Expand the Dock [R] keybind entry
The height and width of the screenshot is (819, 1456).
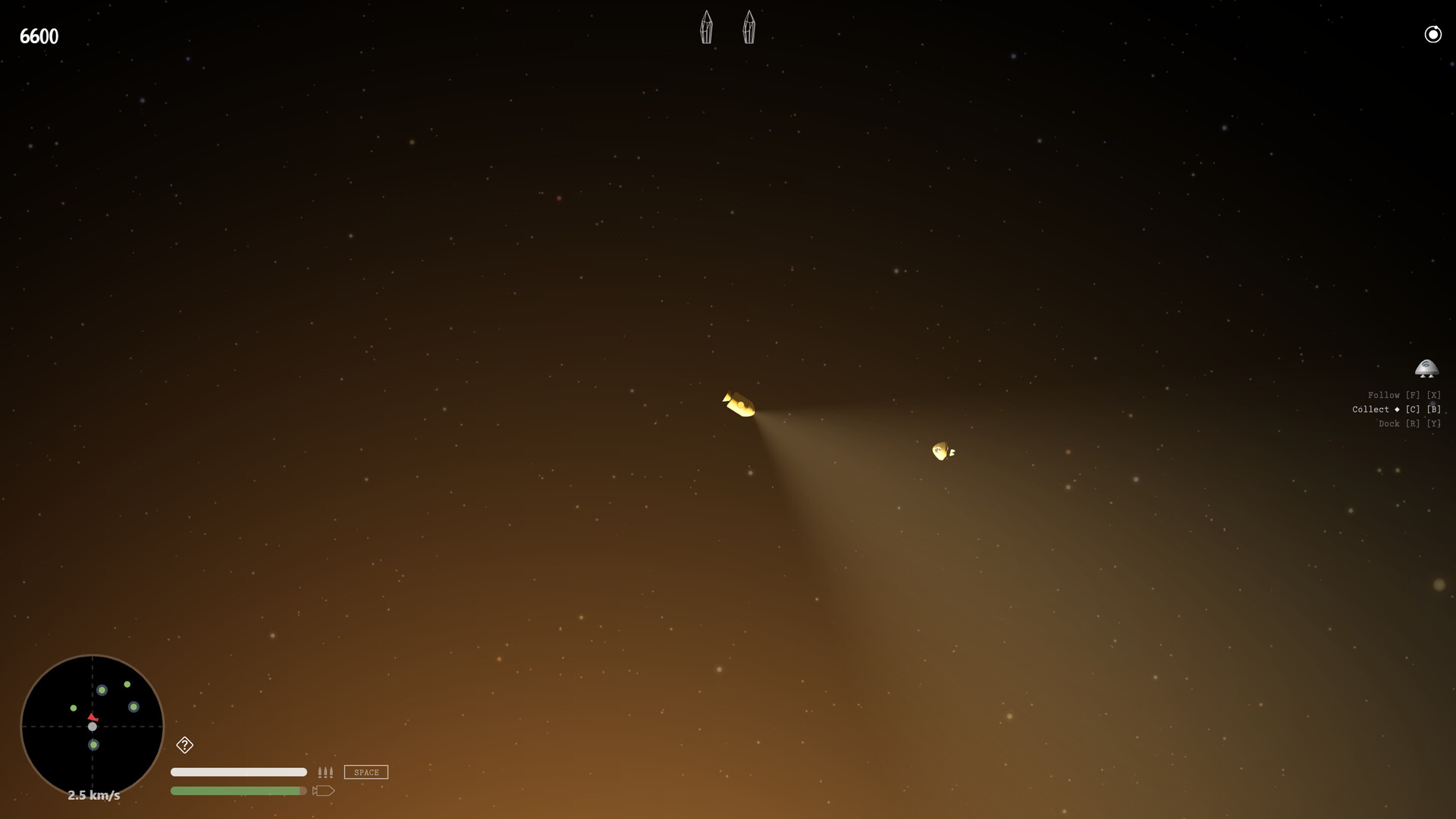click(x=1412, y=423)
